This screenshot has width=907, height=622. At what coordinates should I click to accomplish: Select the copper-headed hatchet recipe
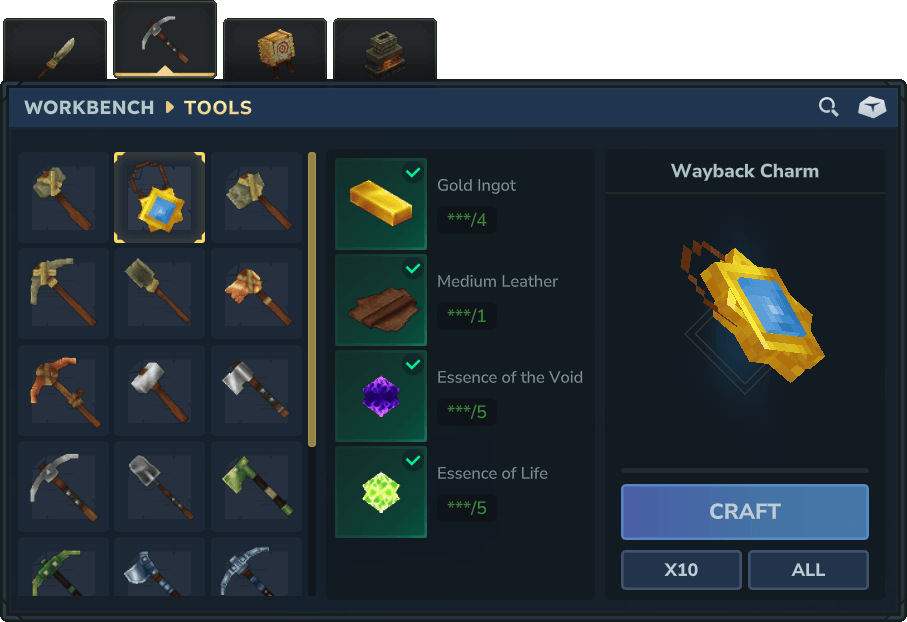click(257, 294)
